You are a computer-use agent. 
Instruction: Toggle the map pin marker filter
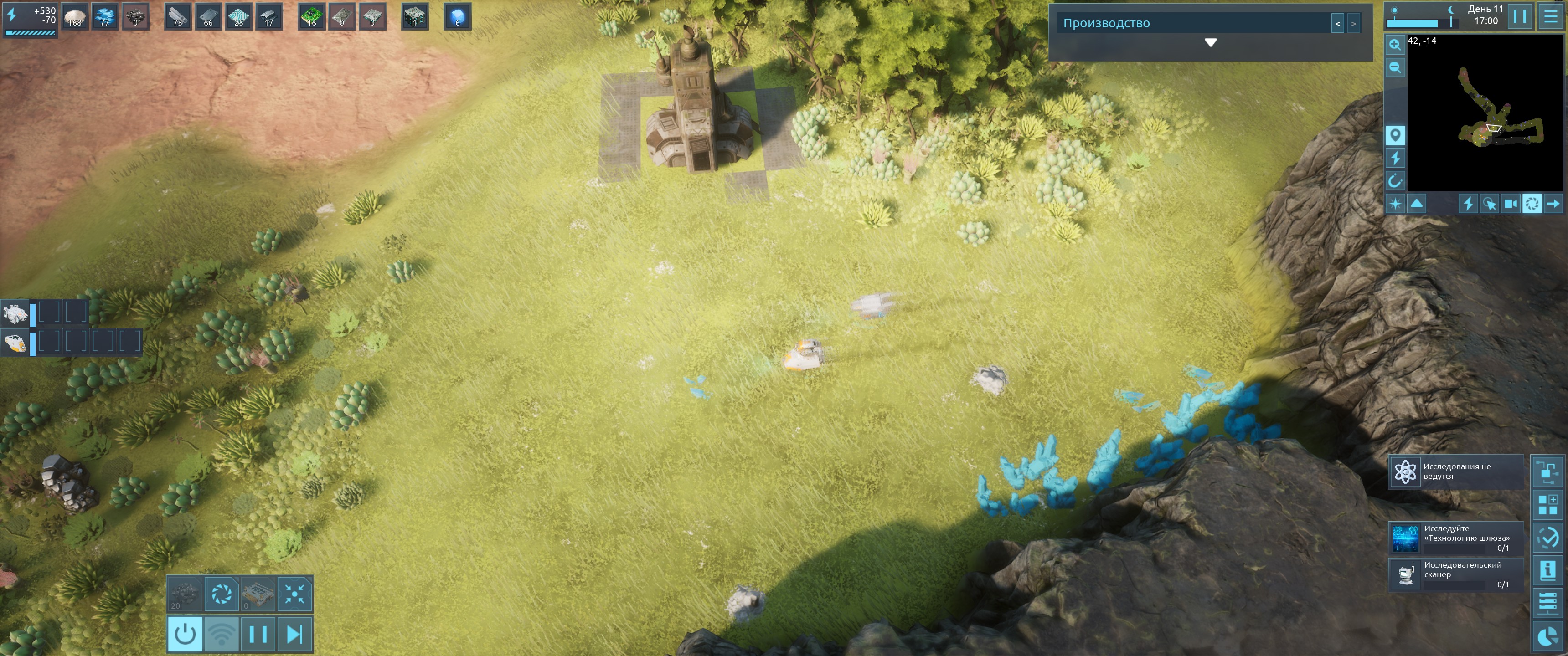[1394, 135]
